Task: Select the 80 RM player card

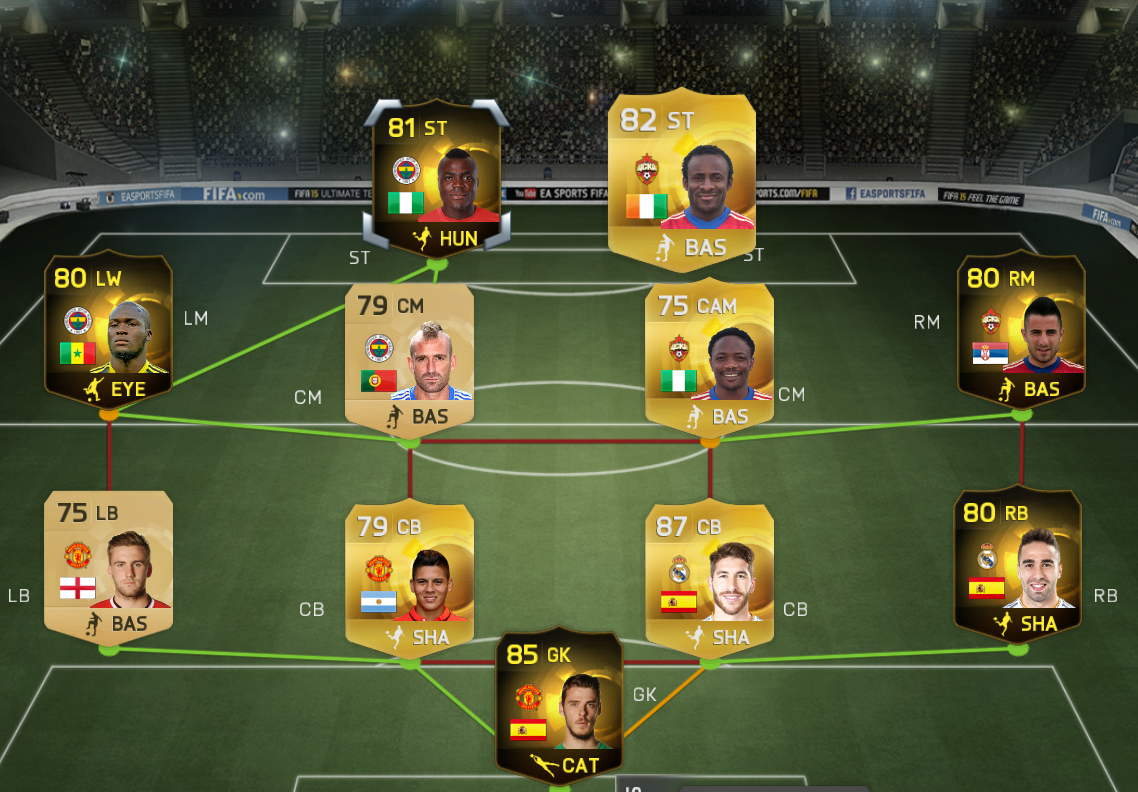Action: [x=1021, y=331]
